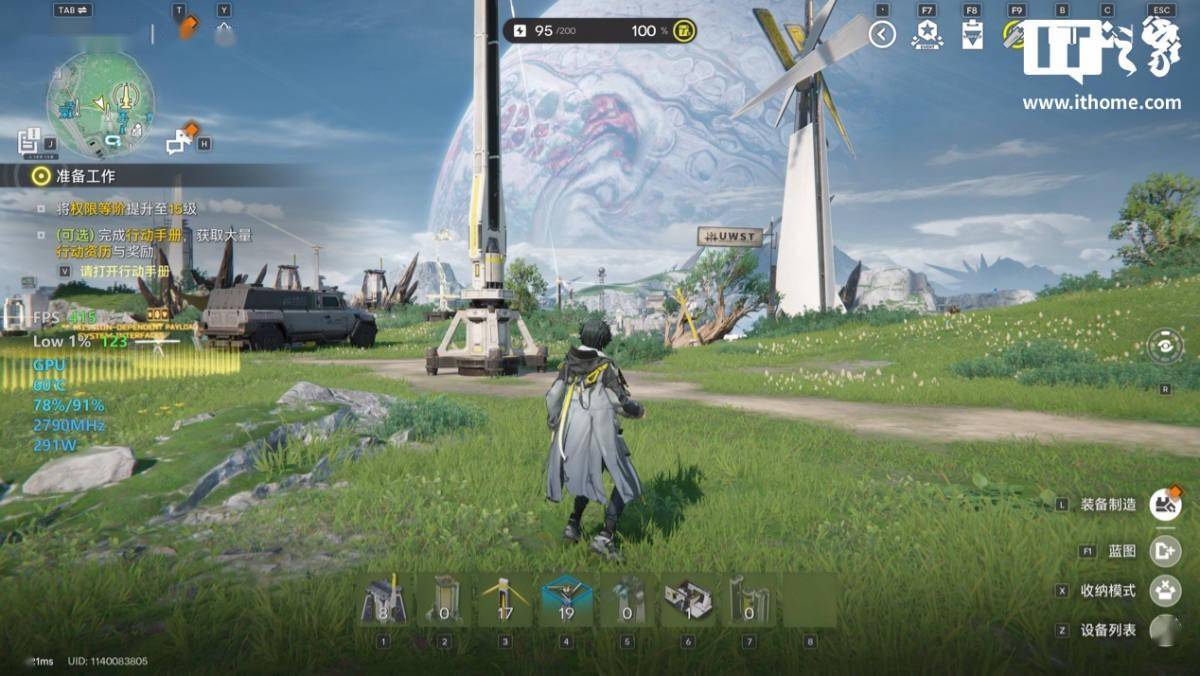Choose the white building hotbar slot
This screenshot has width=1200, height=676.
point(688,601)
